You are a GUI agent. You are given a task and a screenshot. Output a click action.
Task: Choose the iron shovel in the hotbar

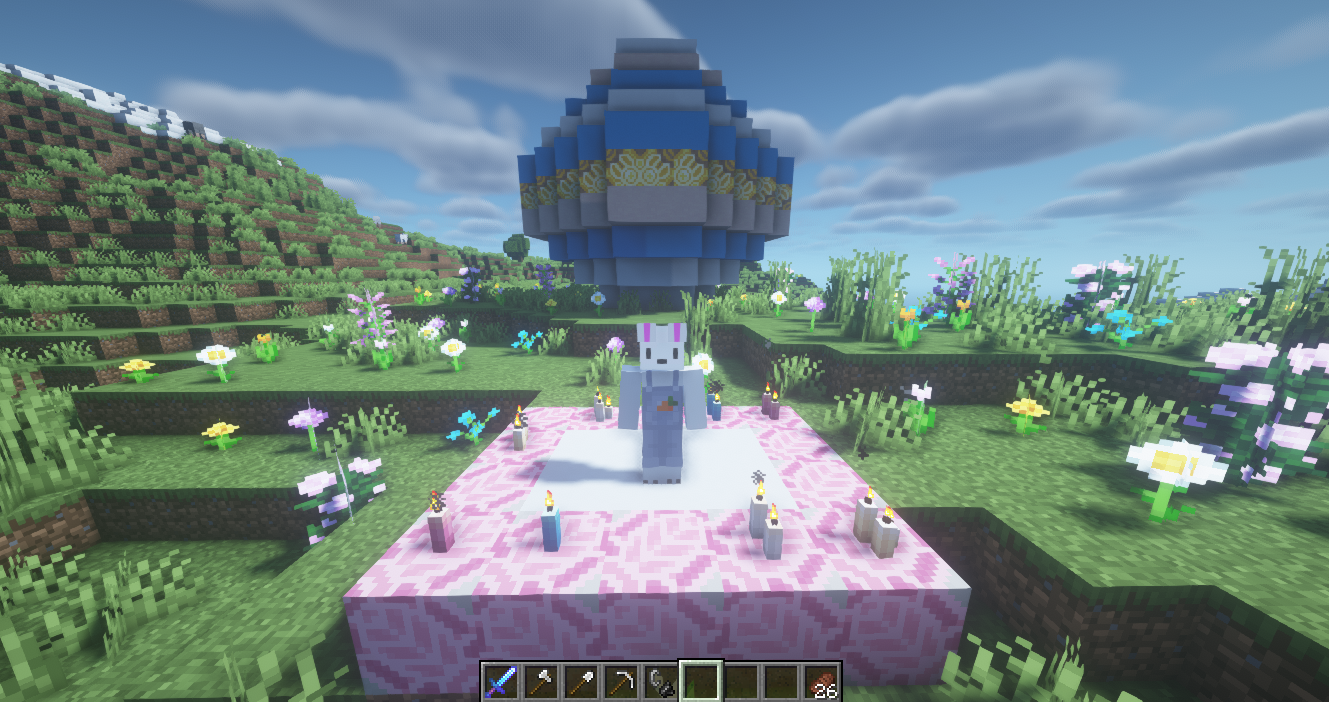[x=580, y=682]
